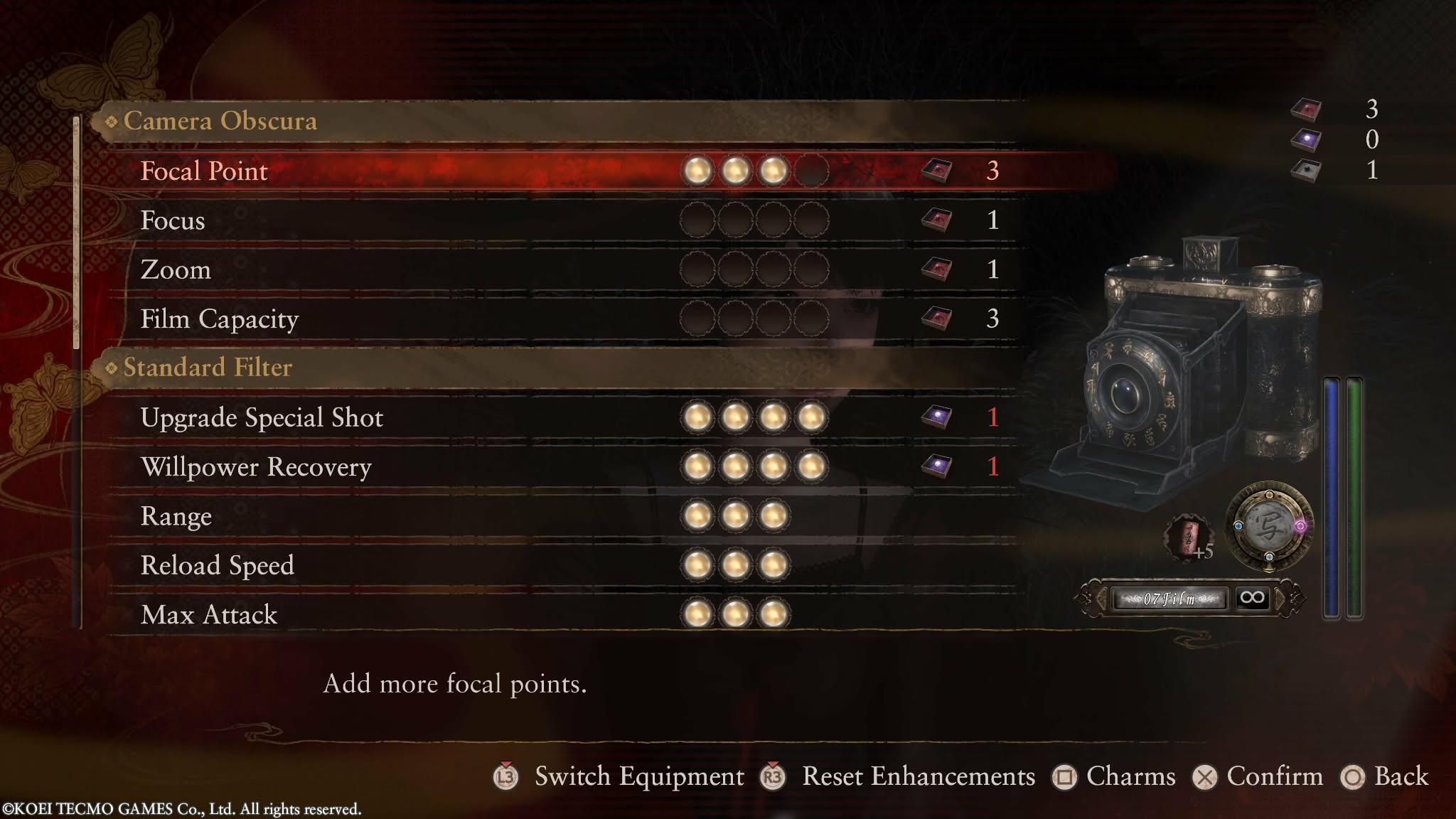Click the red charm icon marked +5

[x=1187, y=537]
